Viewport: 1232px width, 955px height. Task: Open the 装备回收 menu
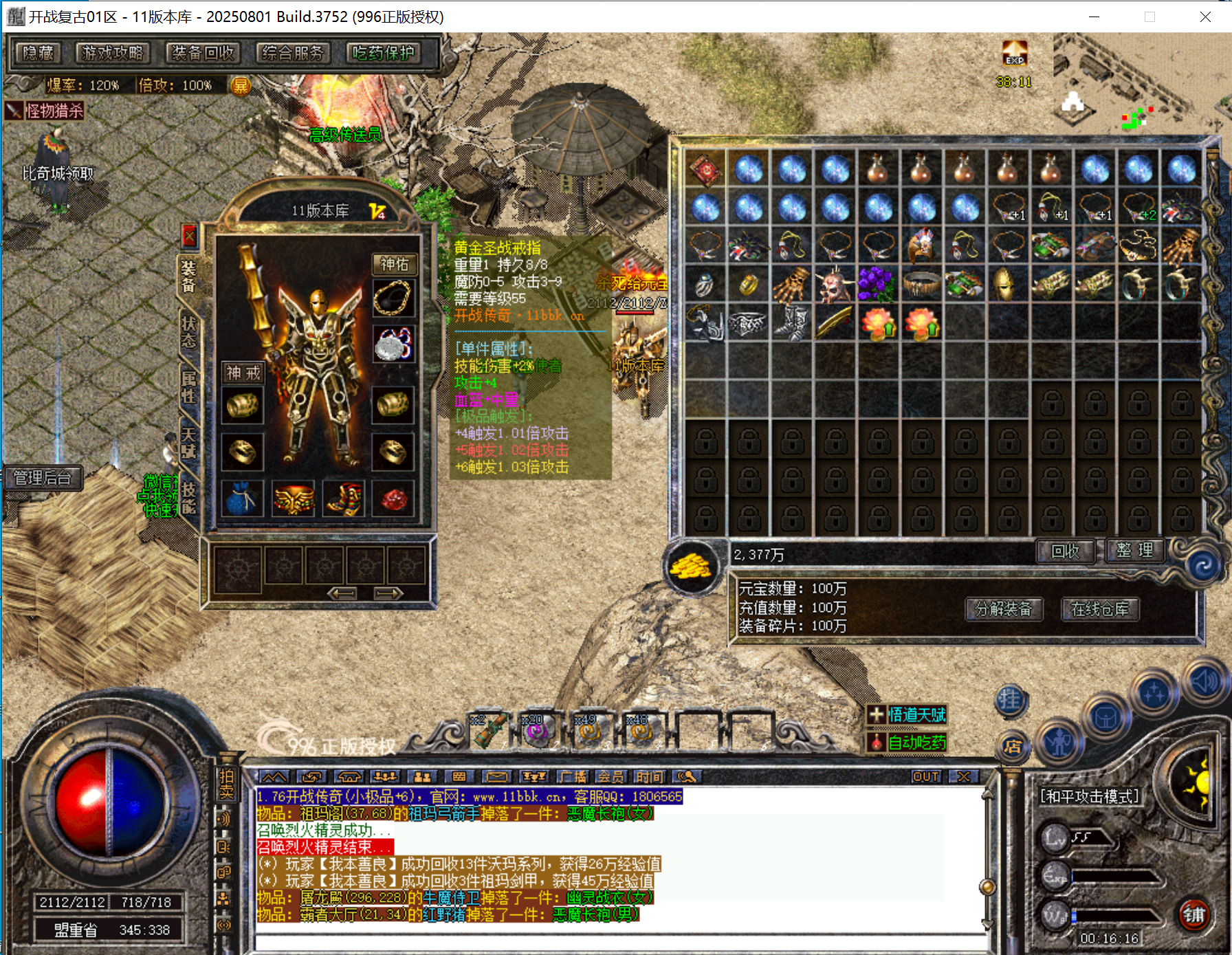(x=203, y=53)
